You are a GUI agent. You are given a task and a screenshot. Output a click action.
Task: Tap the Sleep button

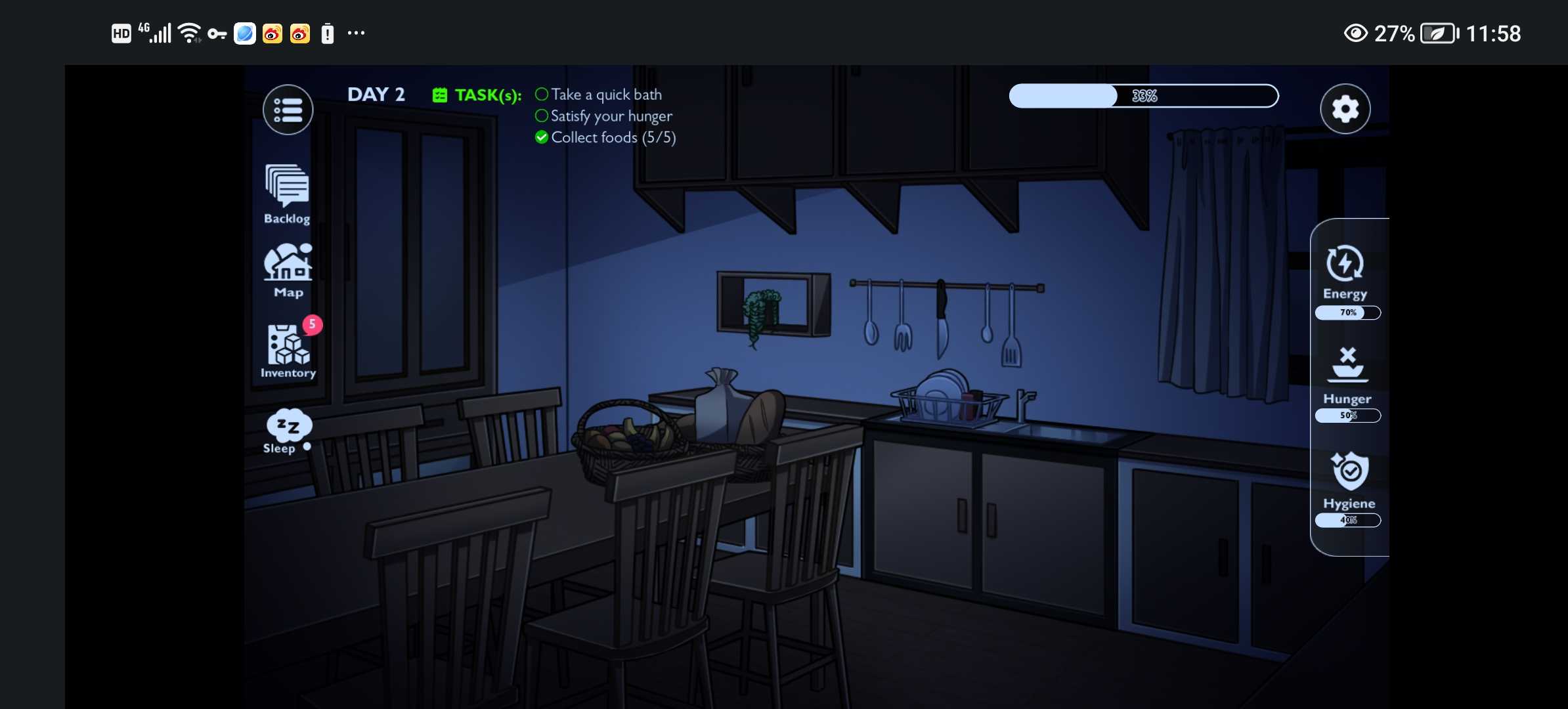(x=288, y=431)
